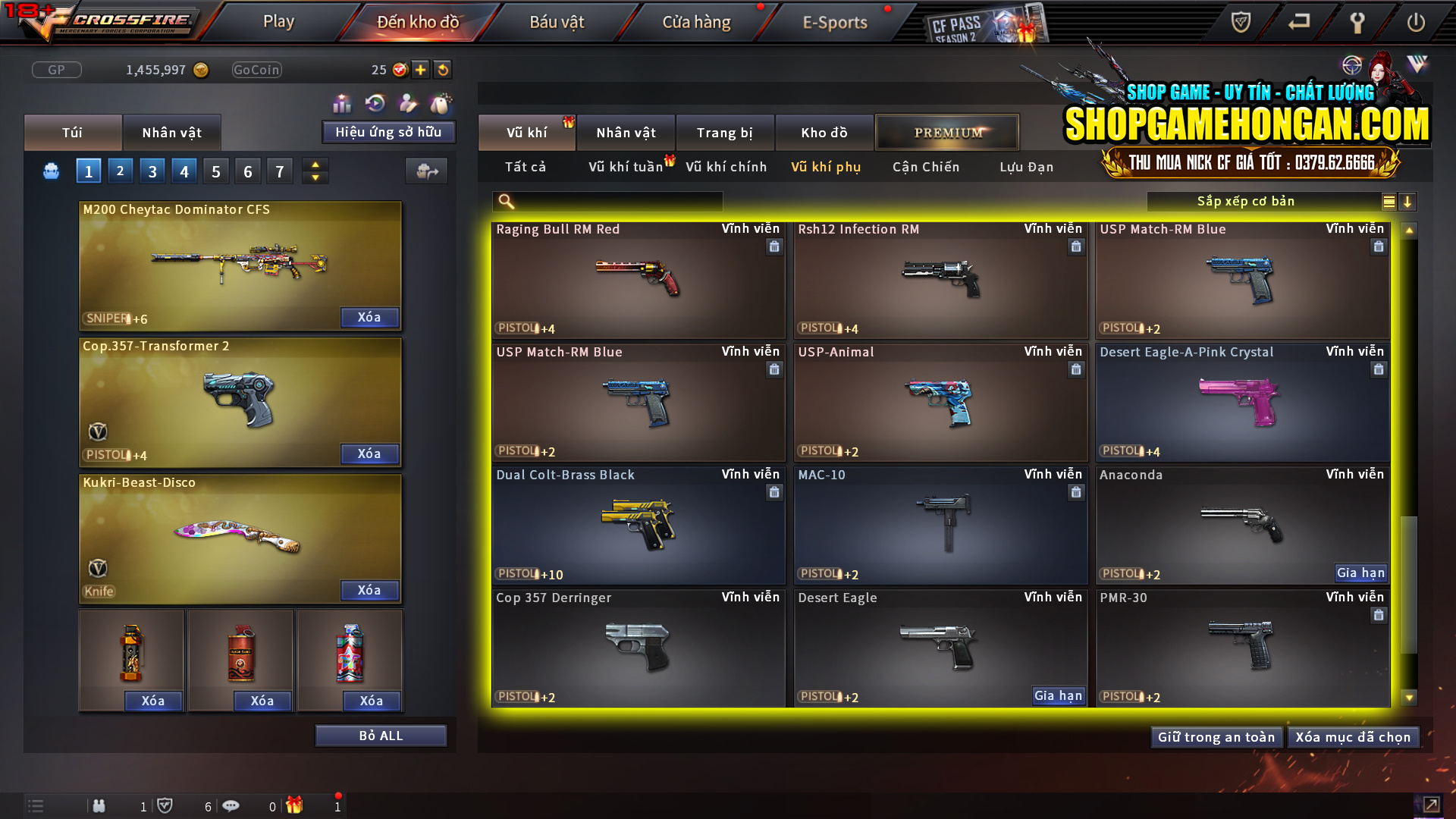This screenshot has height=819, width=1456.
Task: Click the trash icon on Raging Bull RM Red
Action: (774, 246)
